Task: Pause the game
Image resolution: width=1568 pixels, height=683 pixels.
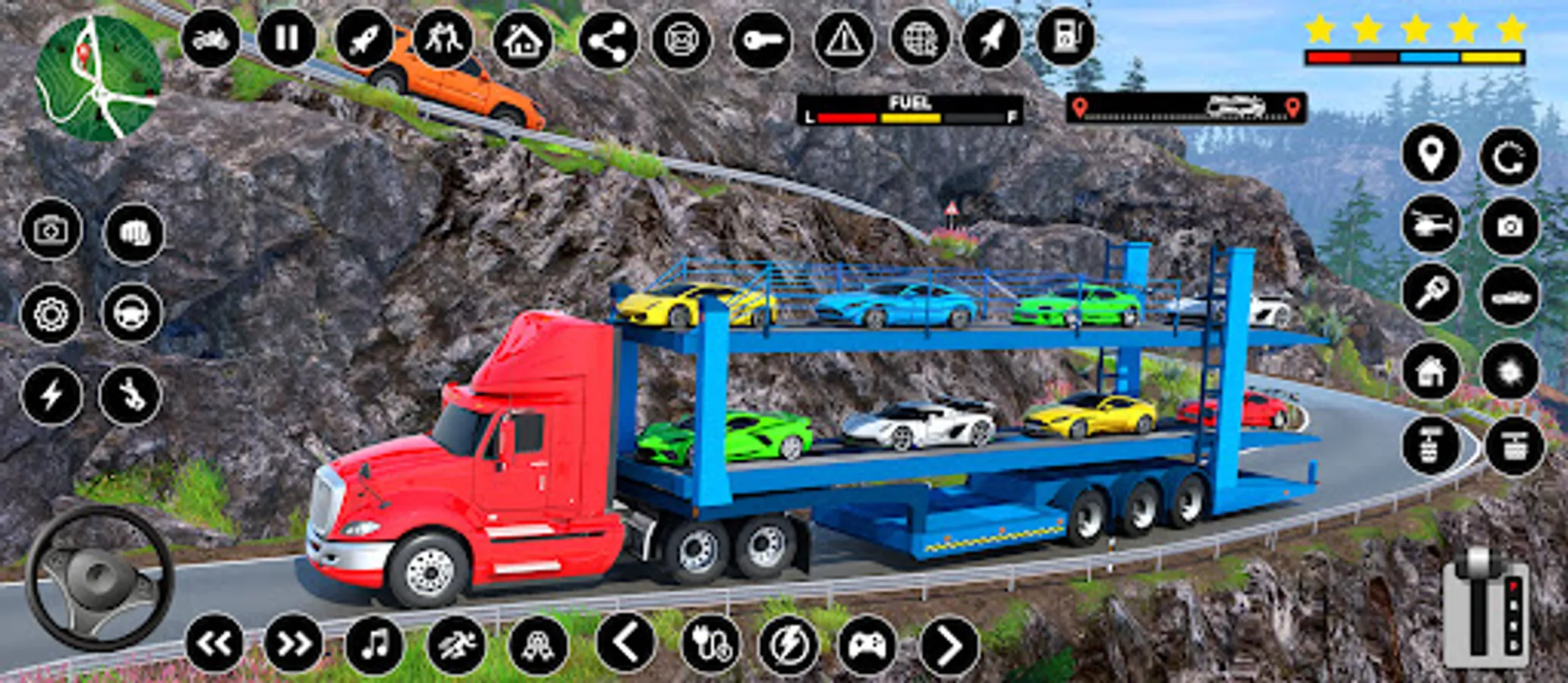Action: pyautogui.click(x=287, y=38)
